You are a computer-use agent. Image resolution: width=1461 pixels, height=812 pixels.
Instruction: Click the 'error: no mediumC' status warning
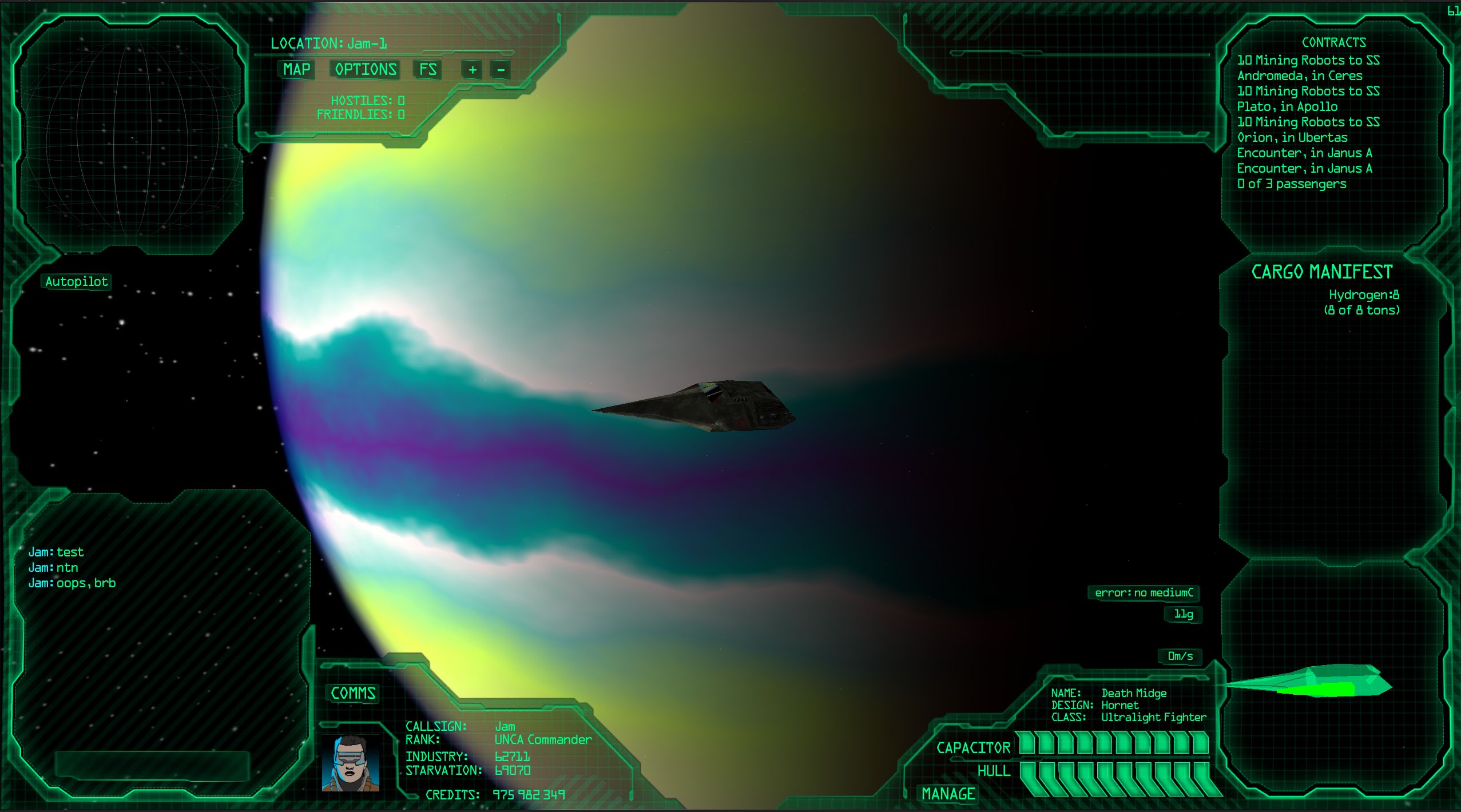pos(1142,593)
